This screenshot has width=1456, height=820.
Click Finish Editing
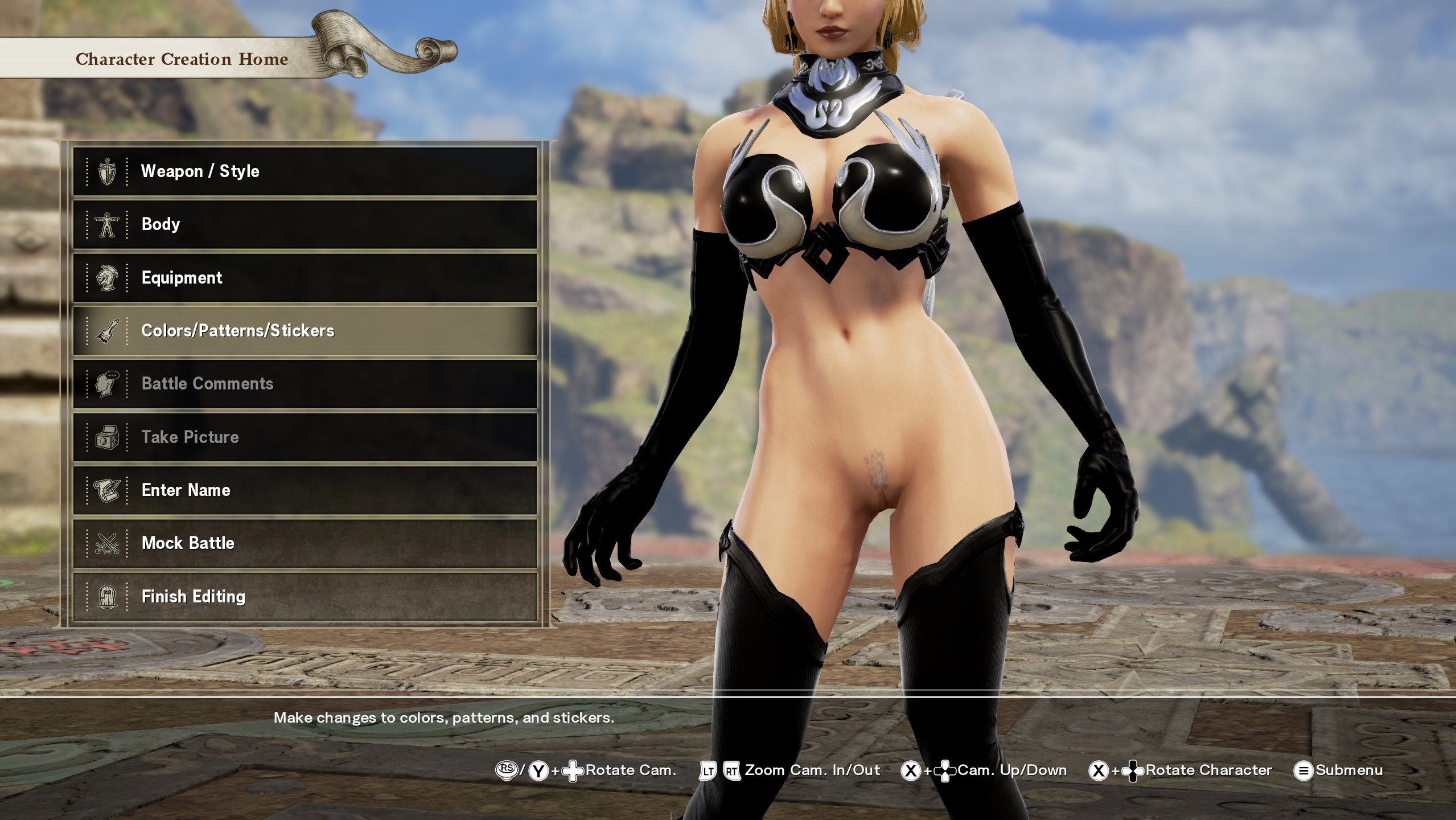305,596
